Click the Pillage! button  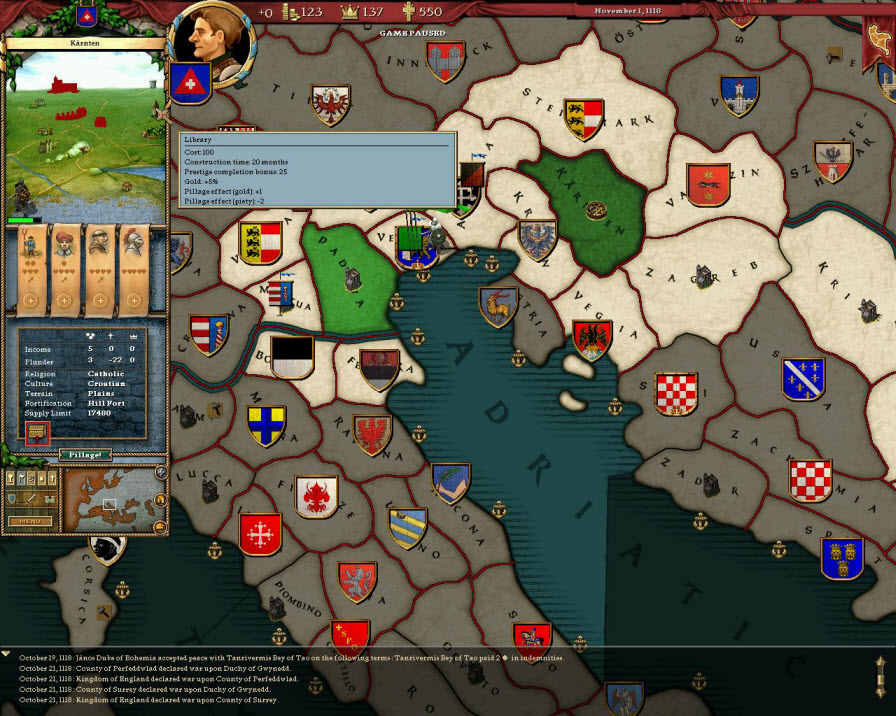pos(85,454)
